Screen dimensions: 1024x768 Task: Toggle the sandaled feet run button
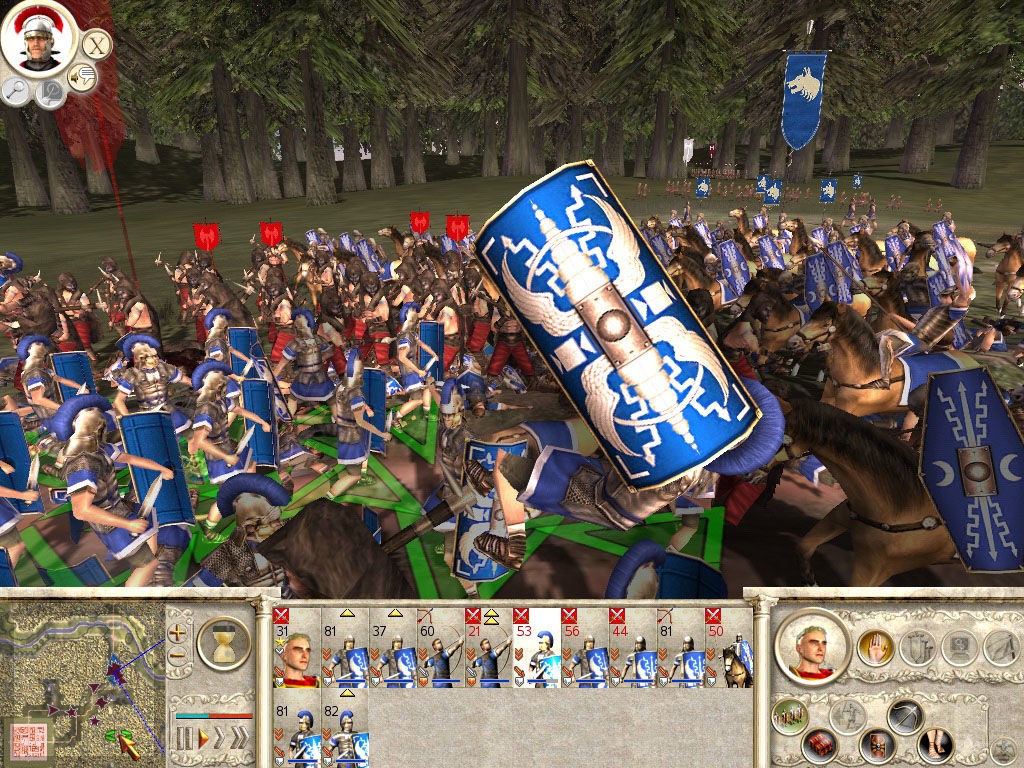pos(936,746)
